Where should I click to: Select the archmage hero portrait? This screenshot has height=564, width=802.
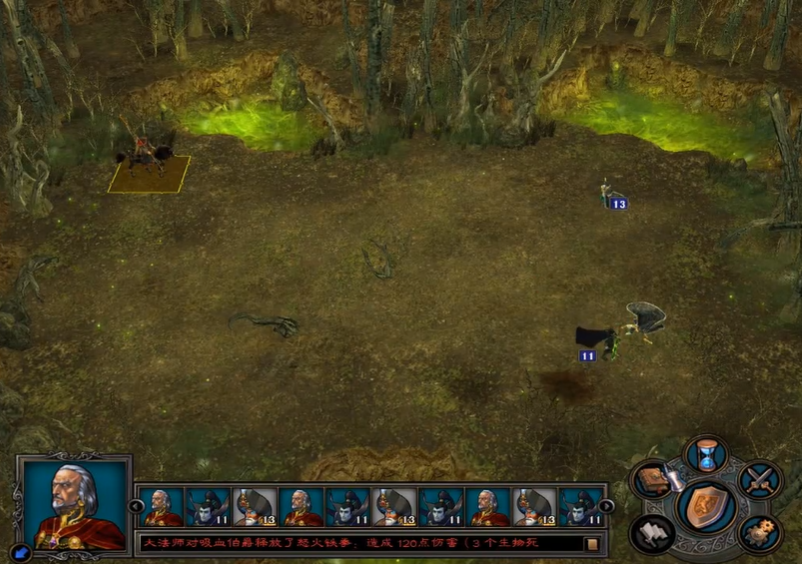click(x=74, y=503)
